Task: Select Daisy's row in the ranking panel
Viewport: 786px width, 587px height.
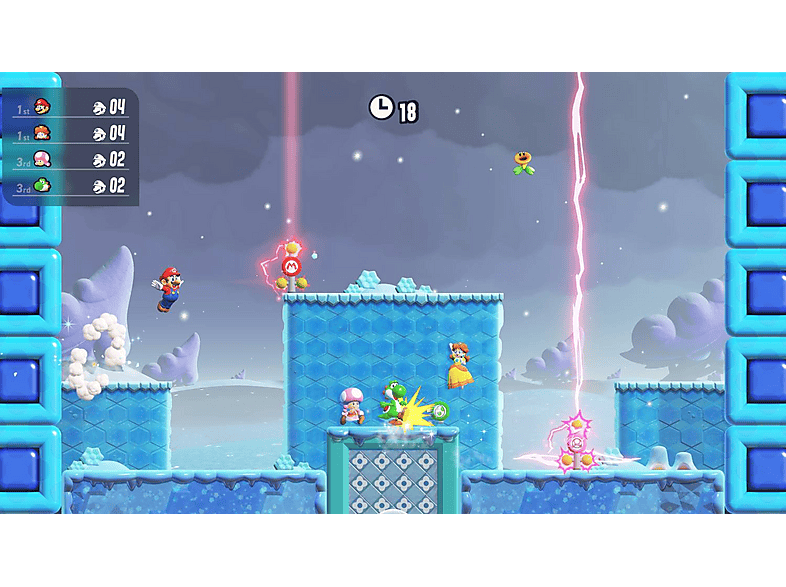Action: coord(70,133)
